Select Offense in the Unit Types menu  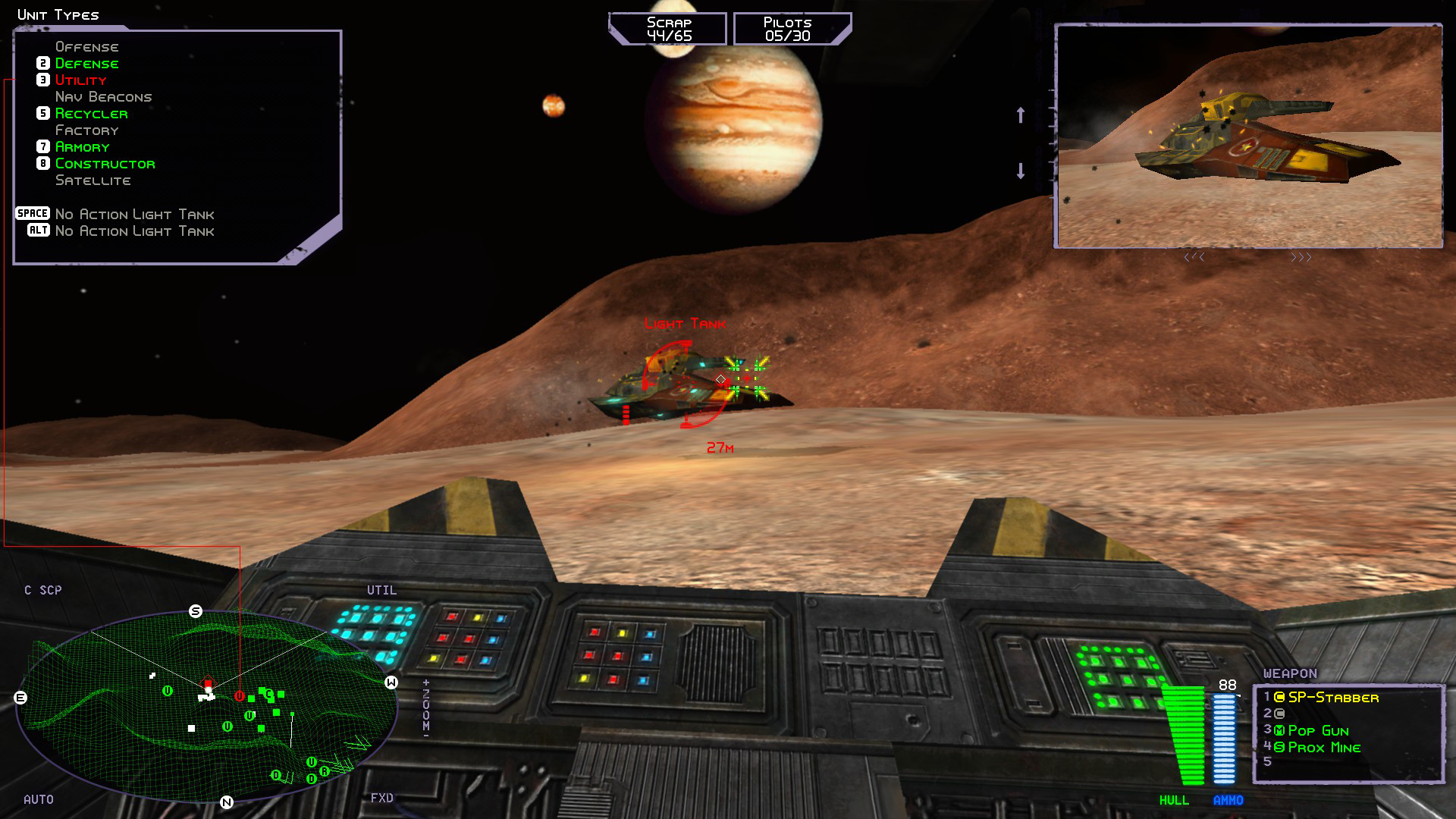click(x=86, y=46)
